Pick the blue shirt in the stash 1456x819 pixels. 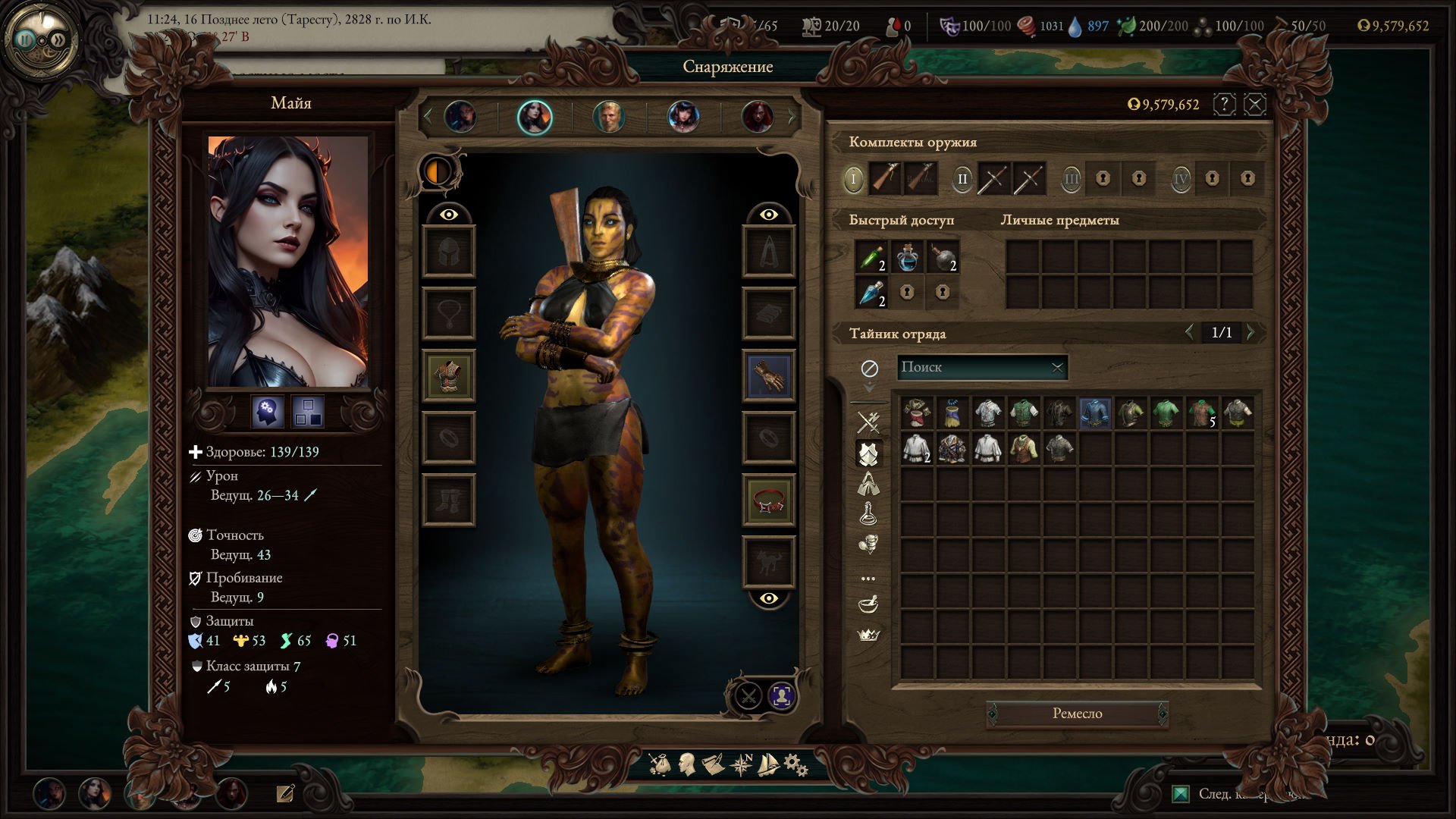pyautogui.click(x=1094, y=413)
